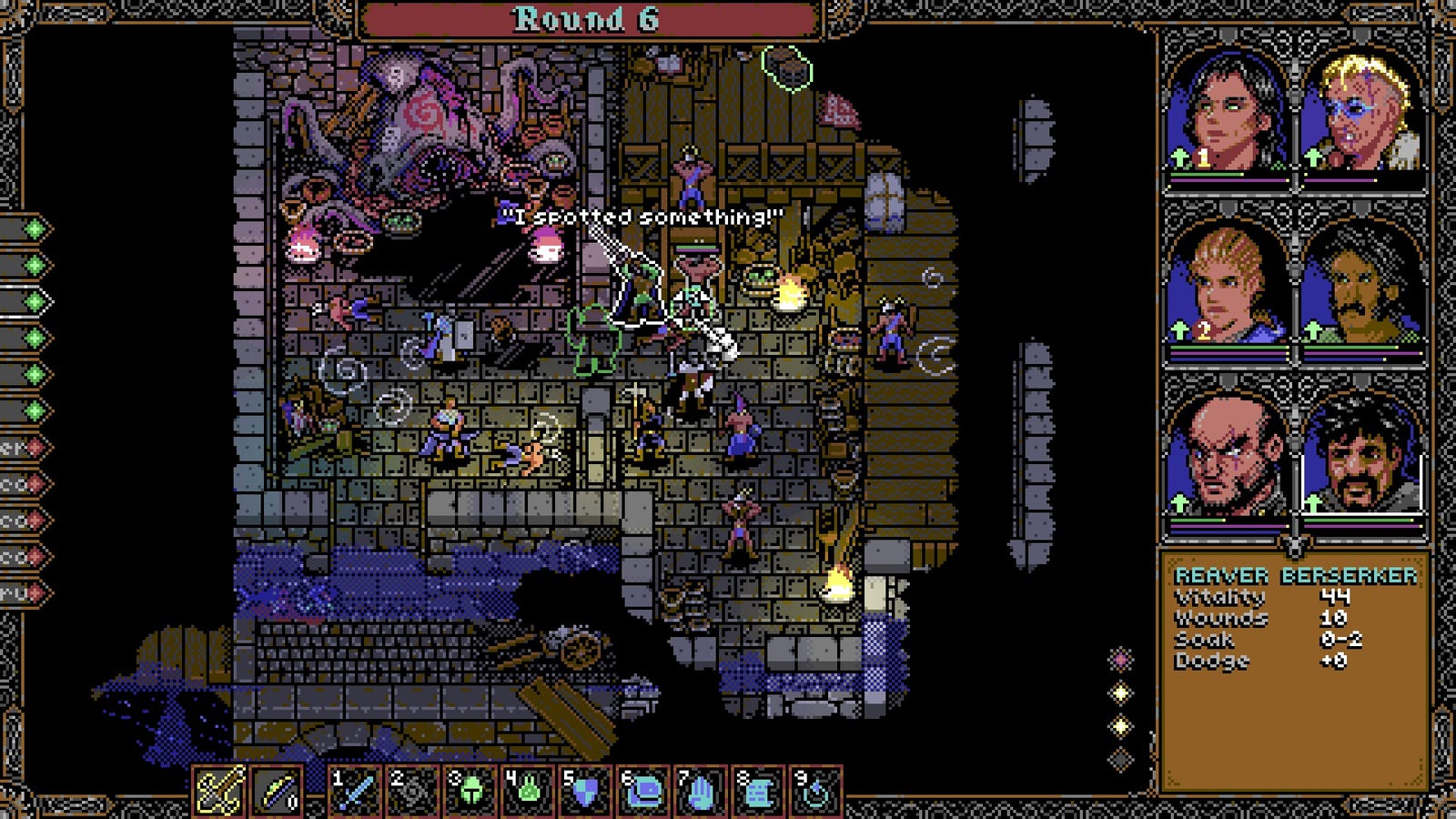Activate the shield ability in slot 5
Screen dimensions: 1456x819
point(584,791)
